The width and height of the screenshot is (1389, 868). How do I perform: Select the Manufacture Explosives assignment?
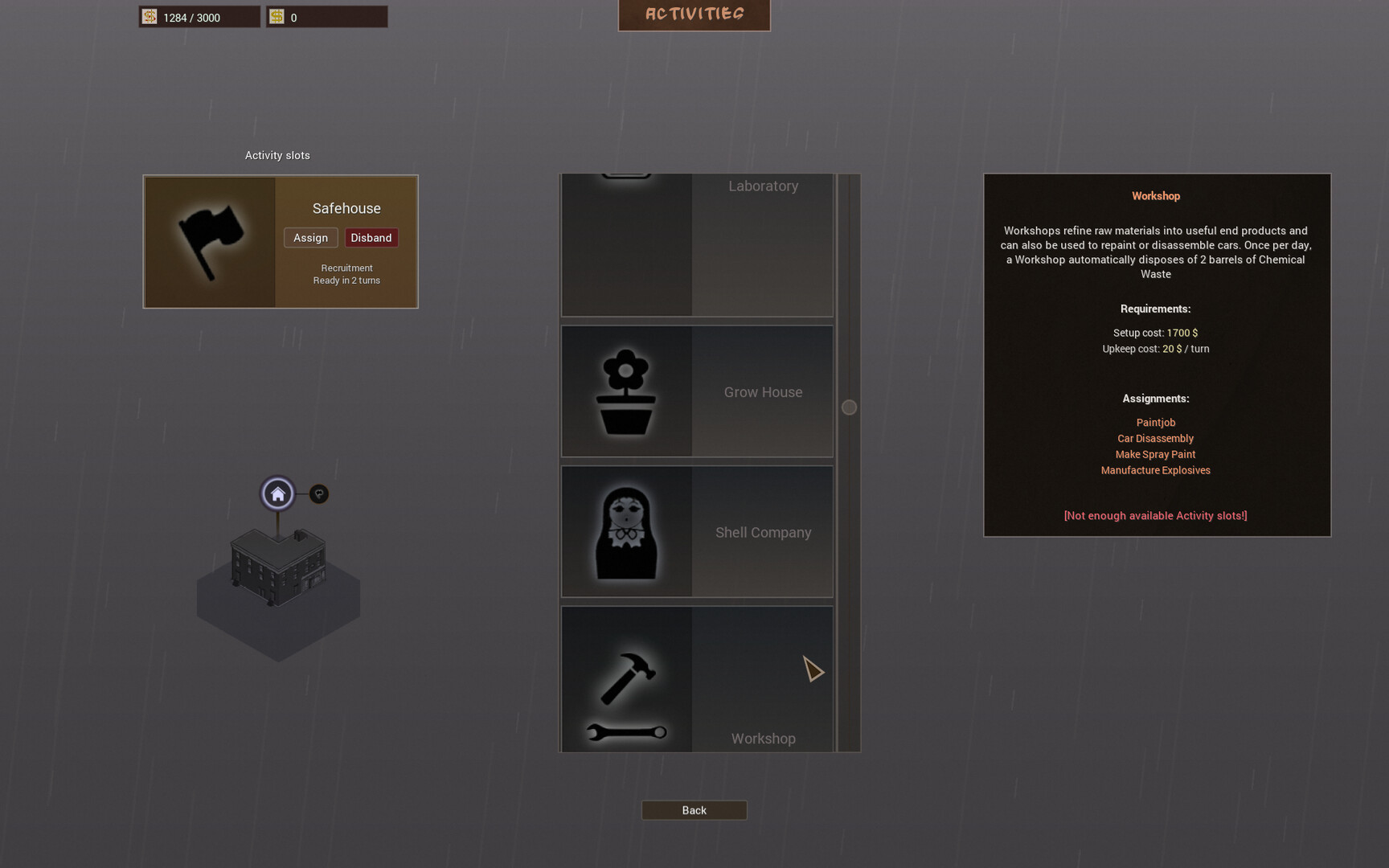tap(1155, 470)
